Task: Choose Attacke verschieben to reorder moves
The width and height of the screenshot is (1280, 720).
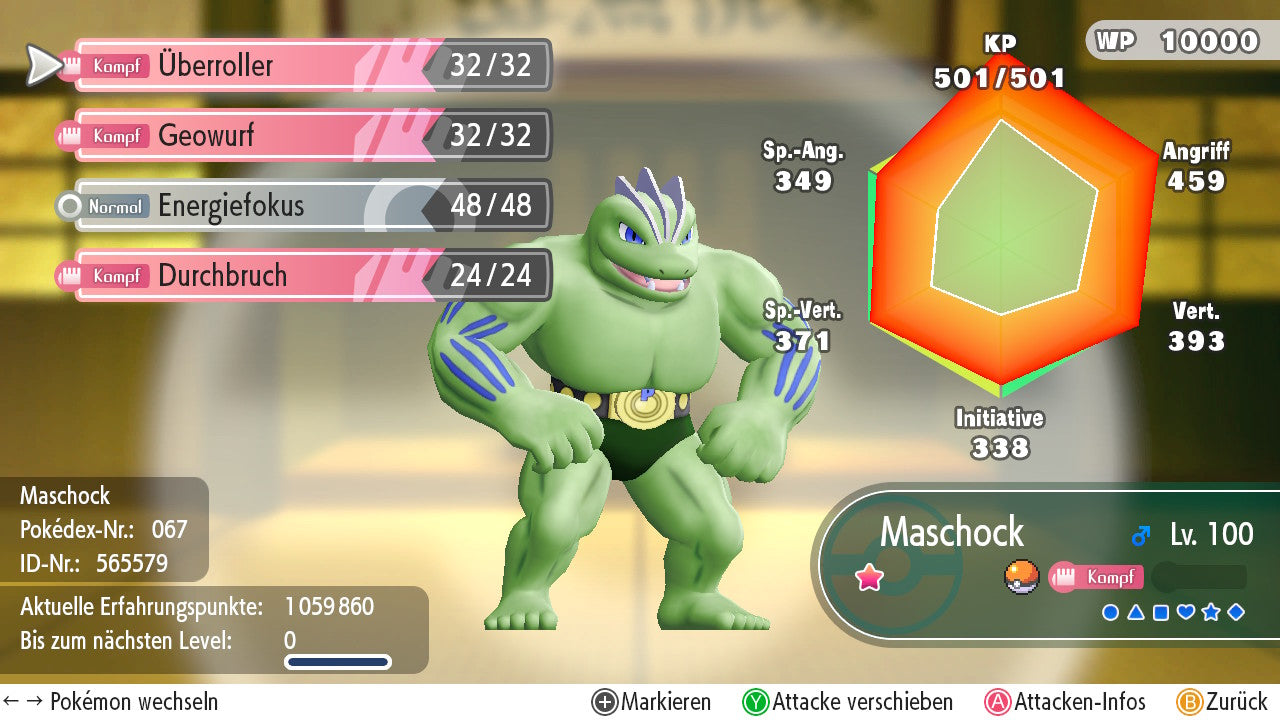Action: (x=848, y=702)
